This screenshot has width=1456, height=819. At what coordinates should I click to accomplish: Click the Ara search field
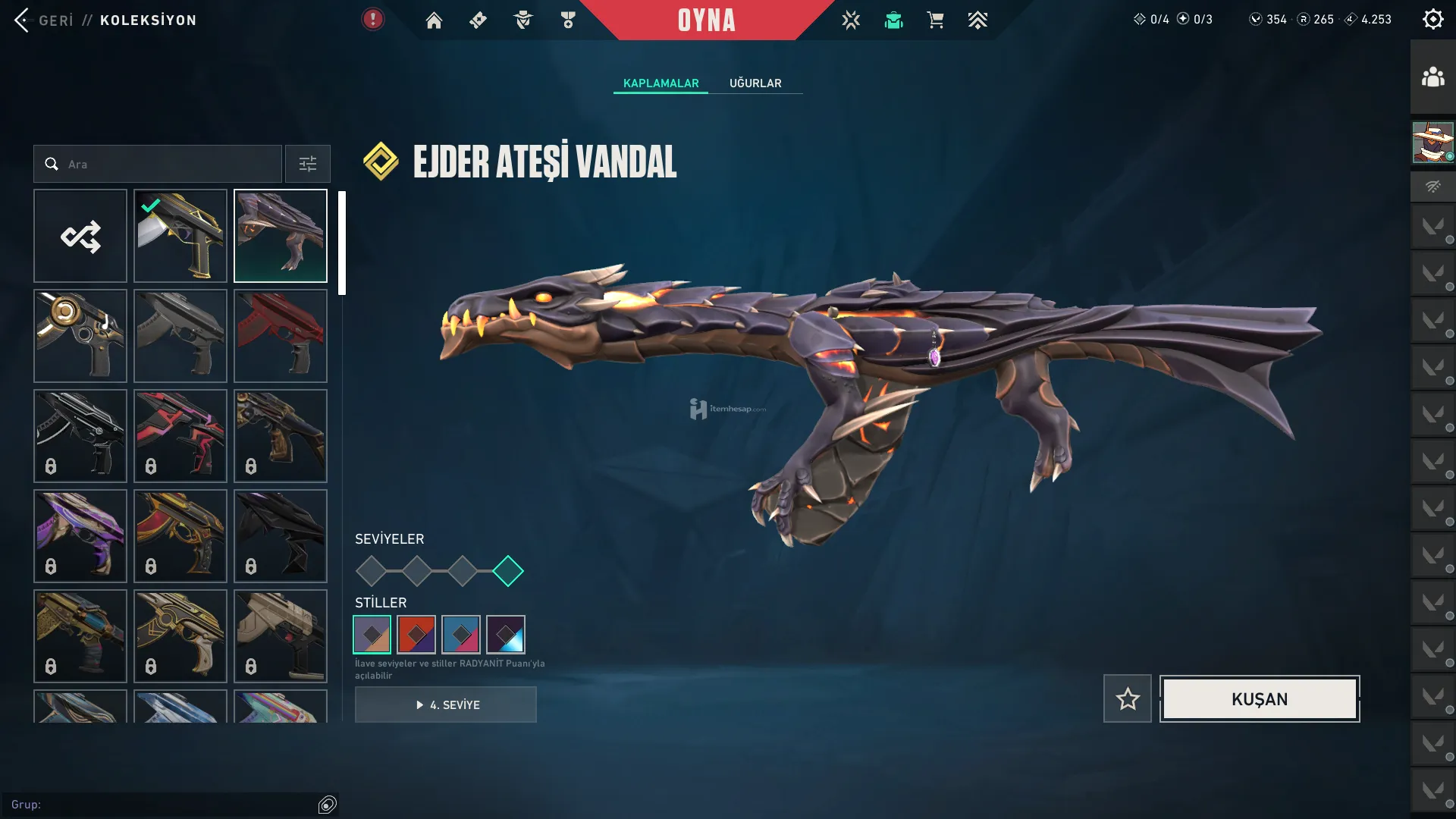tap(167, 165)
